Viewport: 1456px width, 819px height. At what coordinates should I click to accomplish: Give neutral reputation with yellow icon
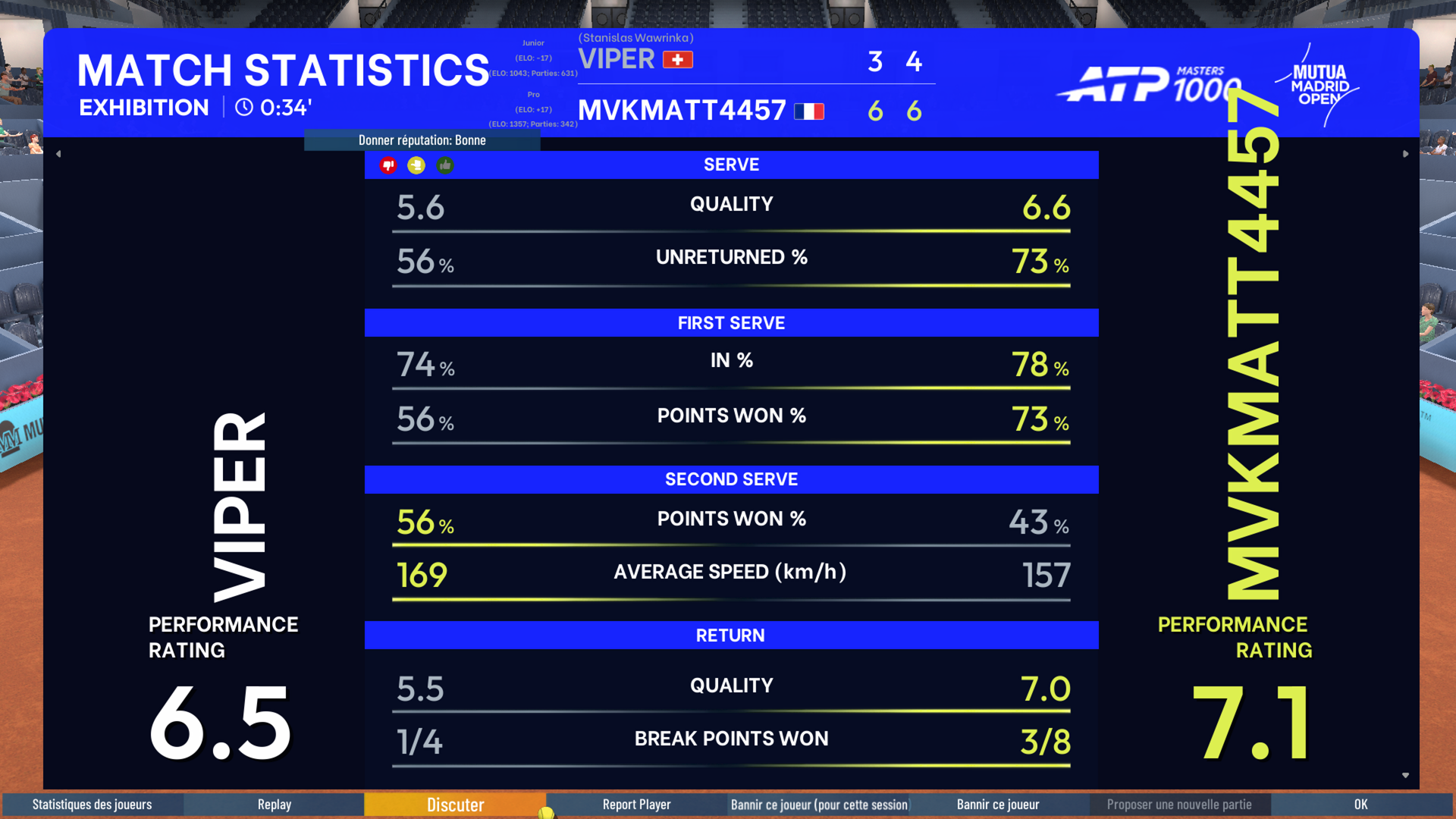(416, 165)
